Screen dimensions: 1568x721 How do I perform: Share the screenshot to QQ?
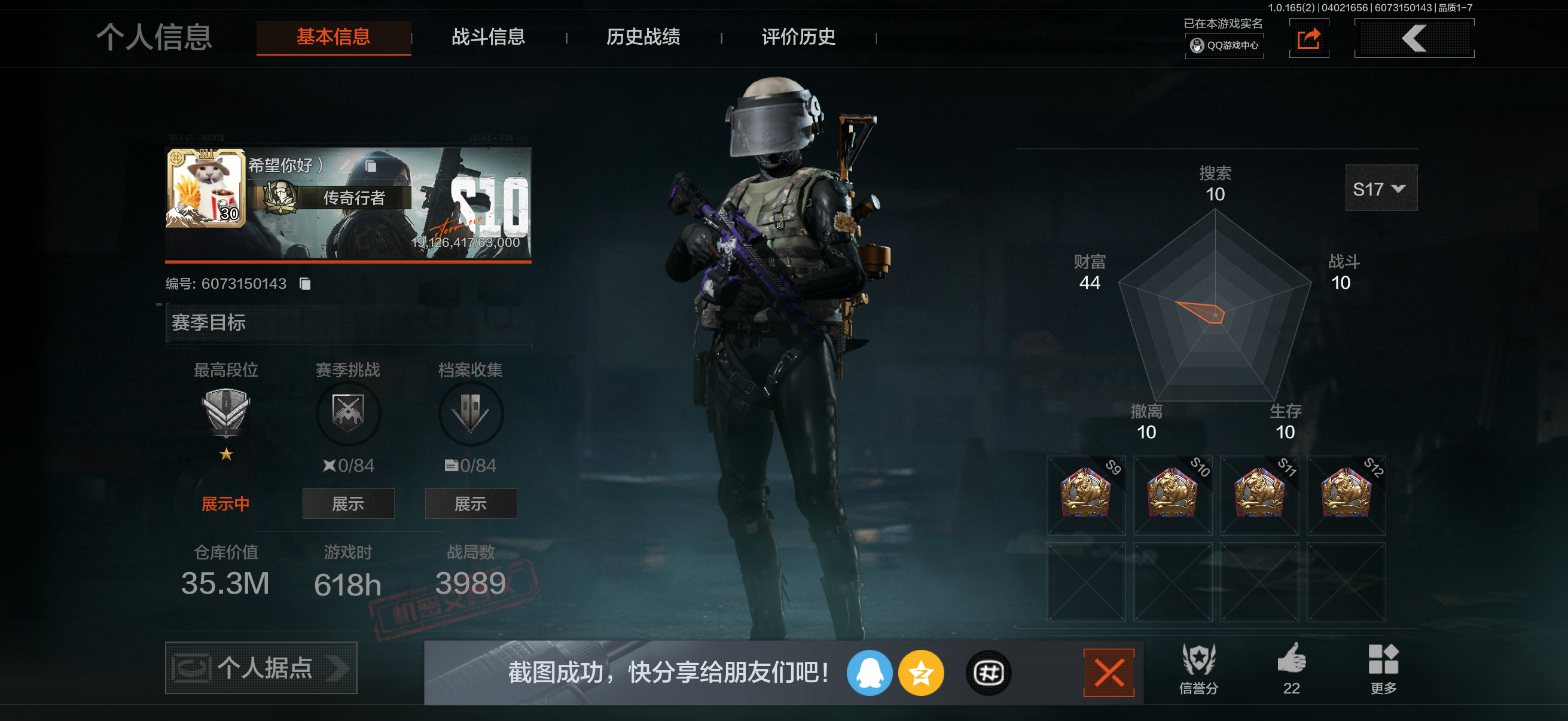tap(870, 673)
